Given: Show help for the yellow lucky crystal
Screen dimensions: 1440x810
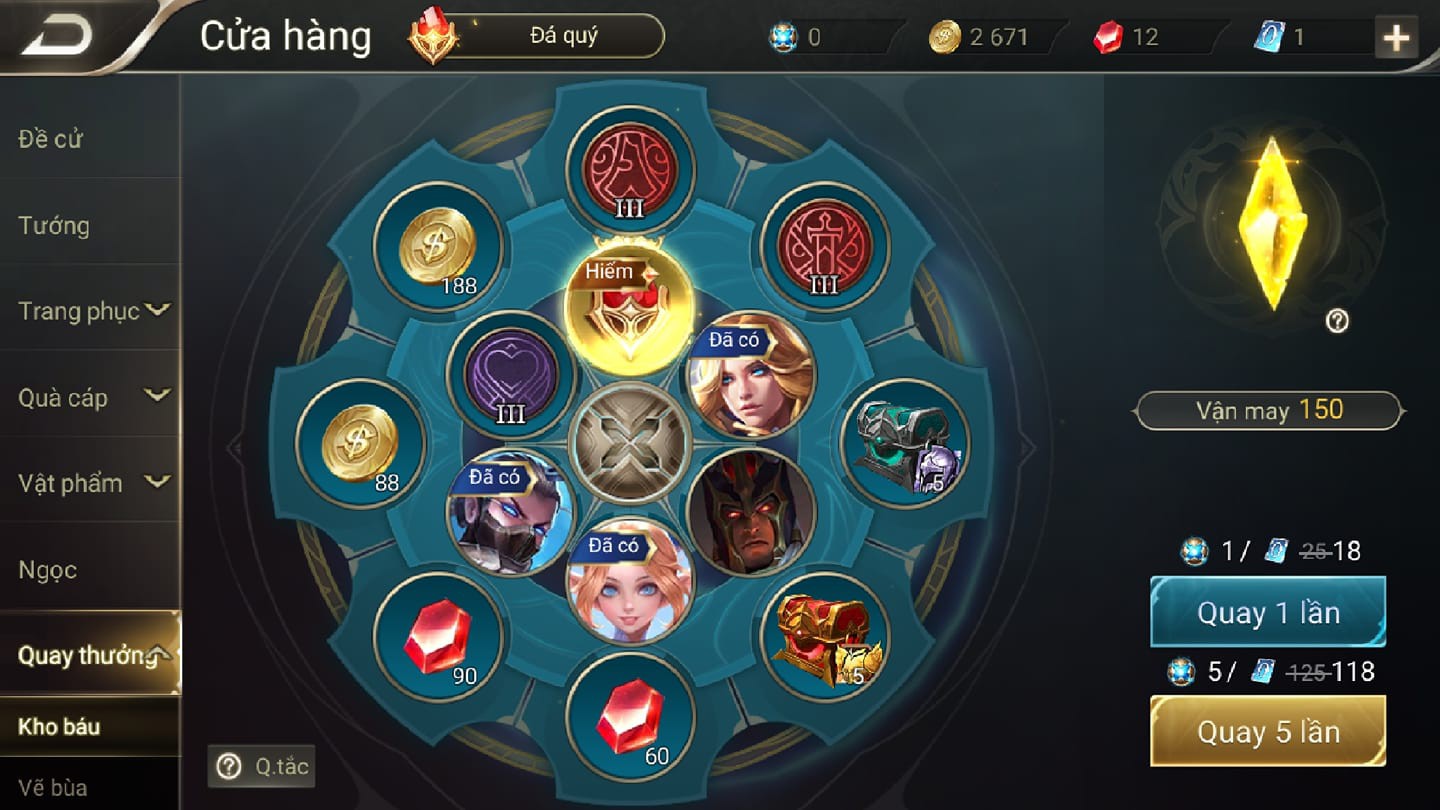Looking at the screenshot, I should tap(1337, 321).
